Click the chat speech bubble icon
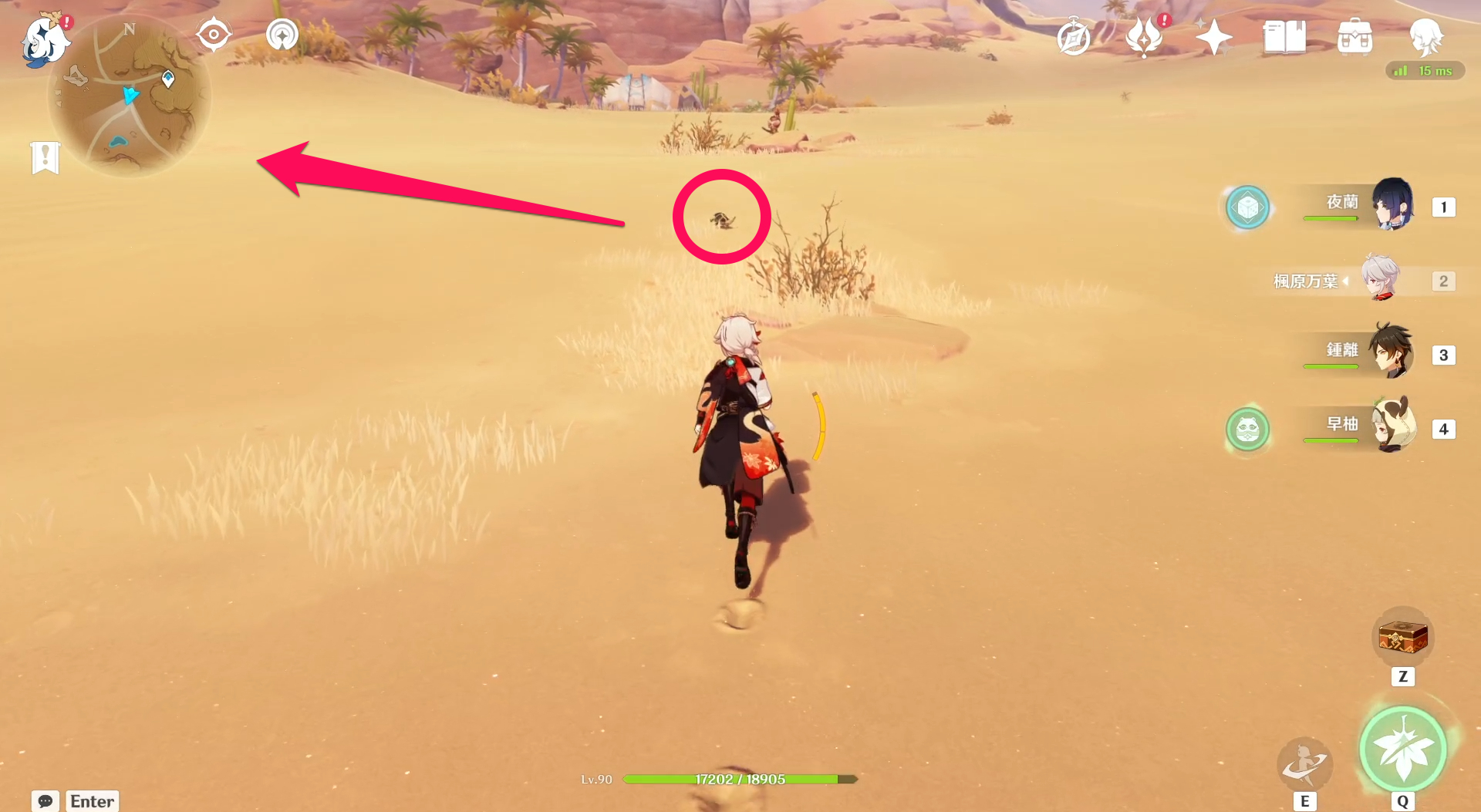 46,801
